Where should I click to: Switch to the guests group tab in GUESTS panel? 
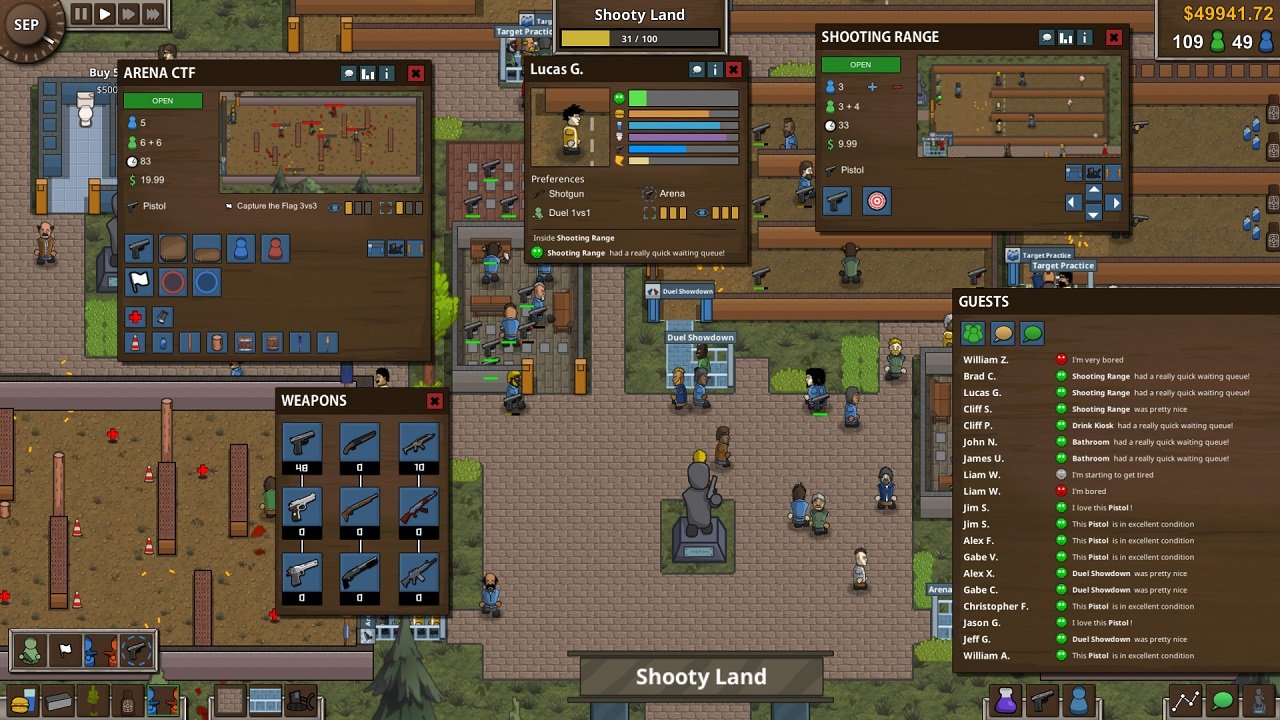972,332
